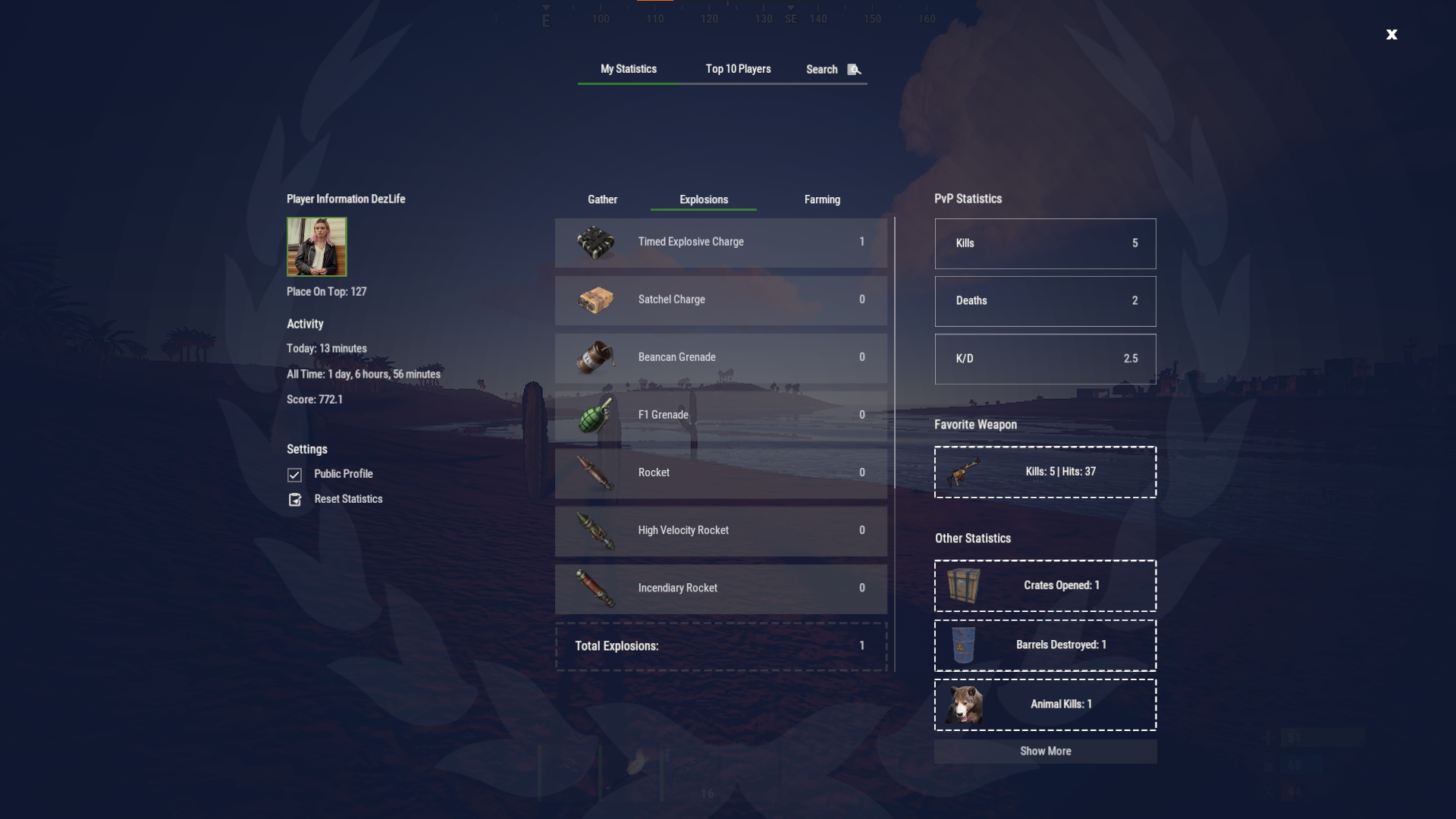Click the Satchel Charge row
Screen dimensions: 1456x819
[x=720, y=300]
